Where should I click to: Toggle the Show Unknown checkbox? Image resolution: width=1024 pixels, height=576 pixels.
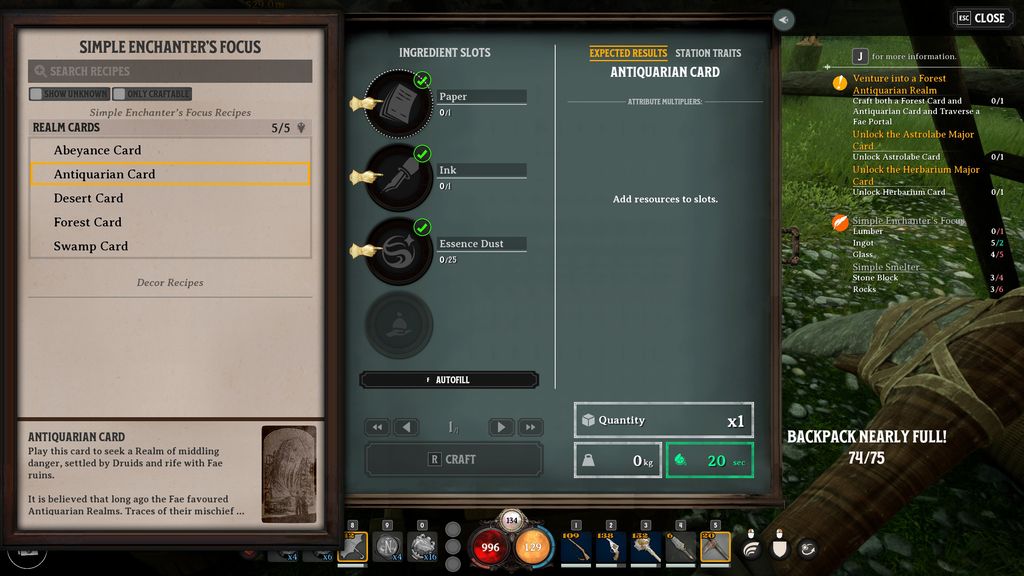tap(36, 94)
